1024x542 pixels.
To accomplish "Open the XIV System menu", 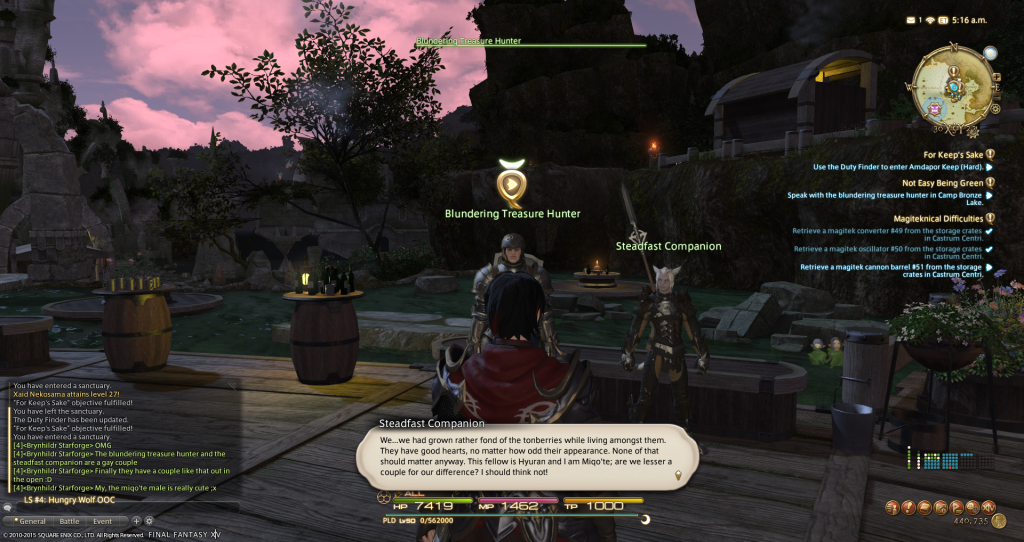I will pos(987,507).
